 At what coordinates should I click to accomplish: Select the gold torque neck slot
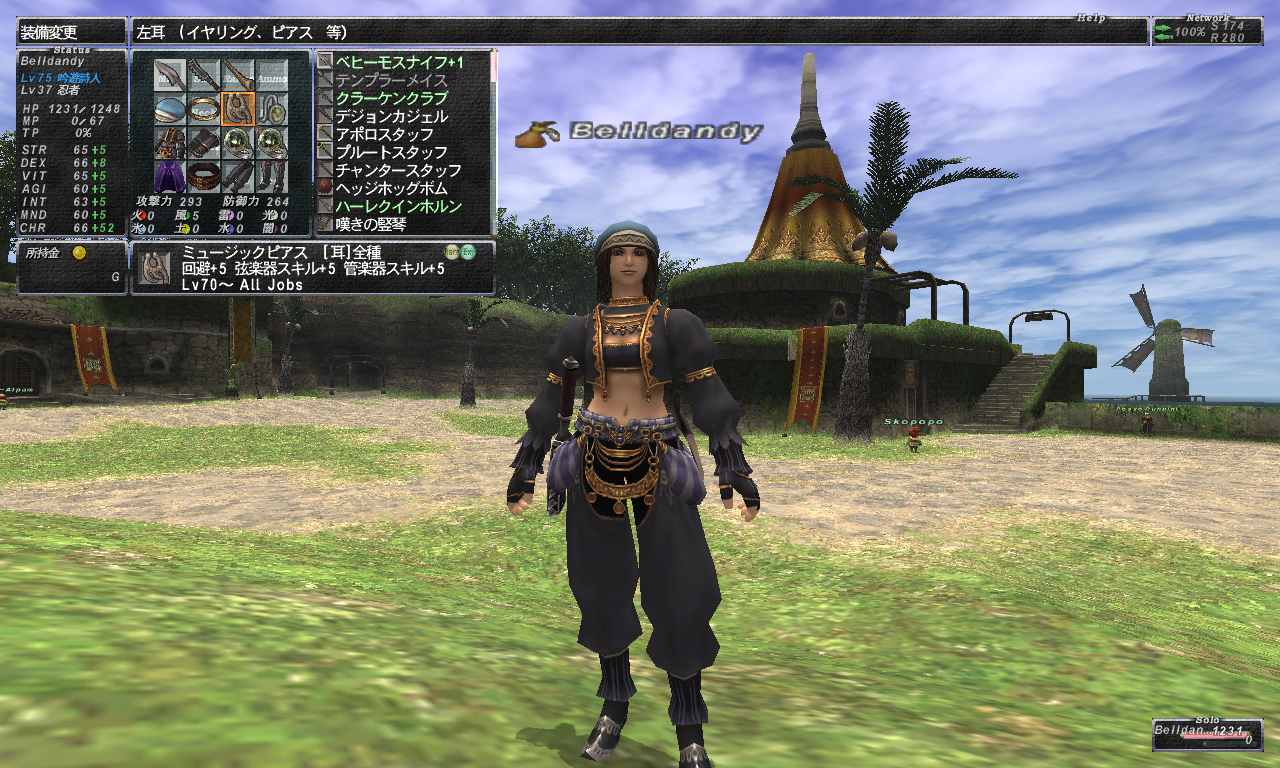tap(204, 109)
